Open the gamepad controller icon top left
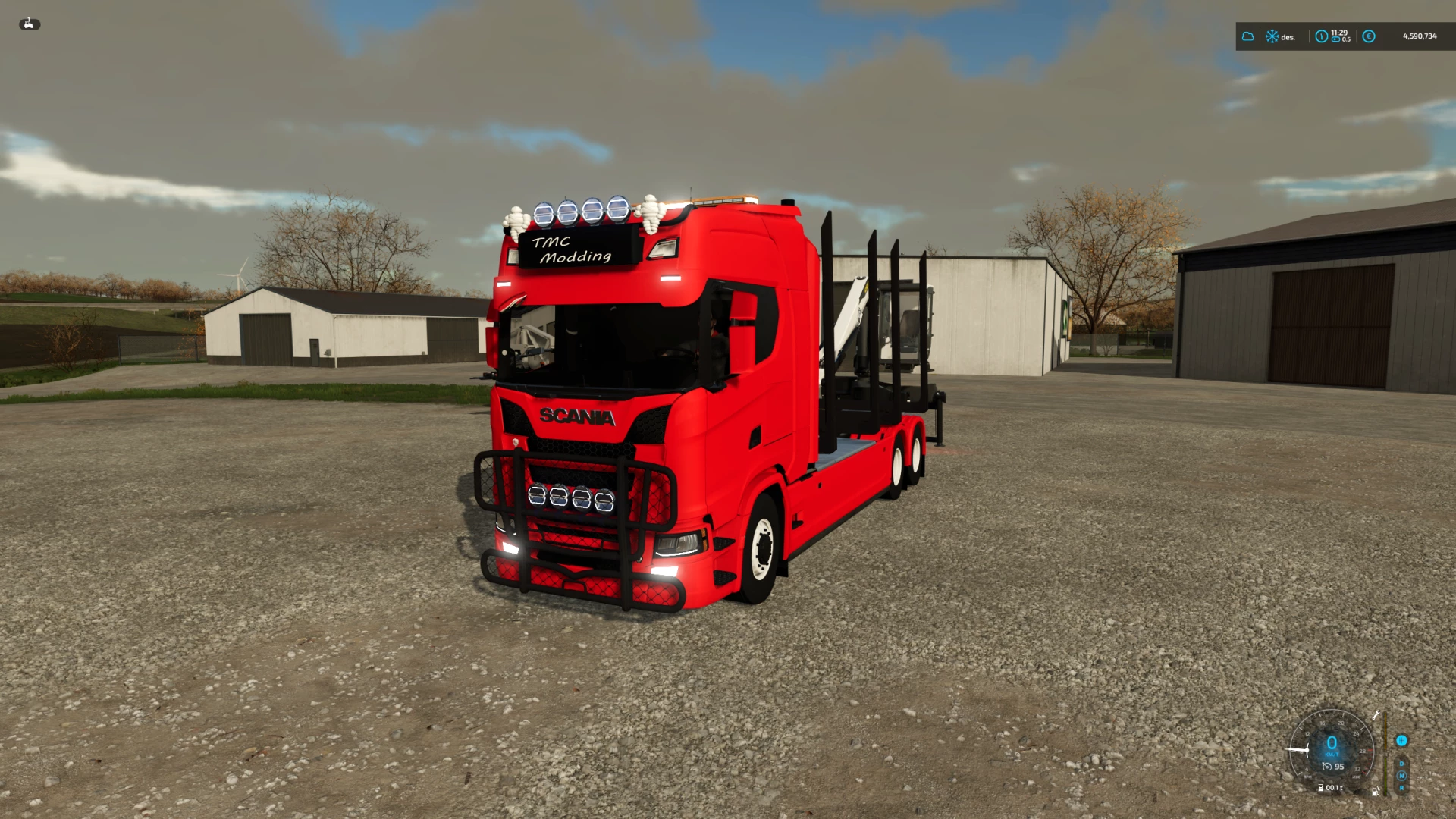Image resolution: width=1456 pixels, height=819 pixels. [x=30, y=24]
